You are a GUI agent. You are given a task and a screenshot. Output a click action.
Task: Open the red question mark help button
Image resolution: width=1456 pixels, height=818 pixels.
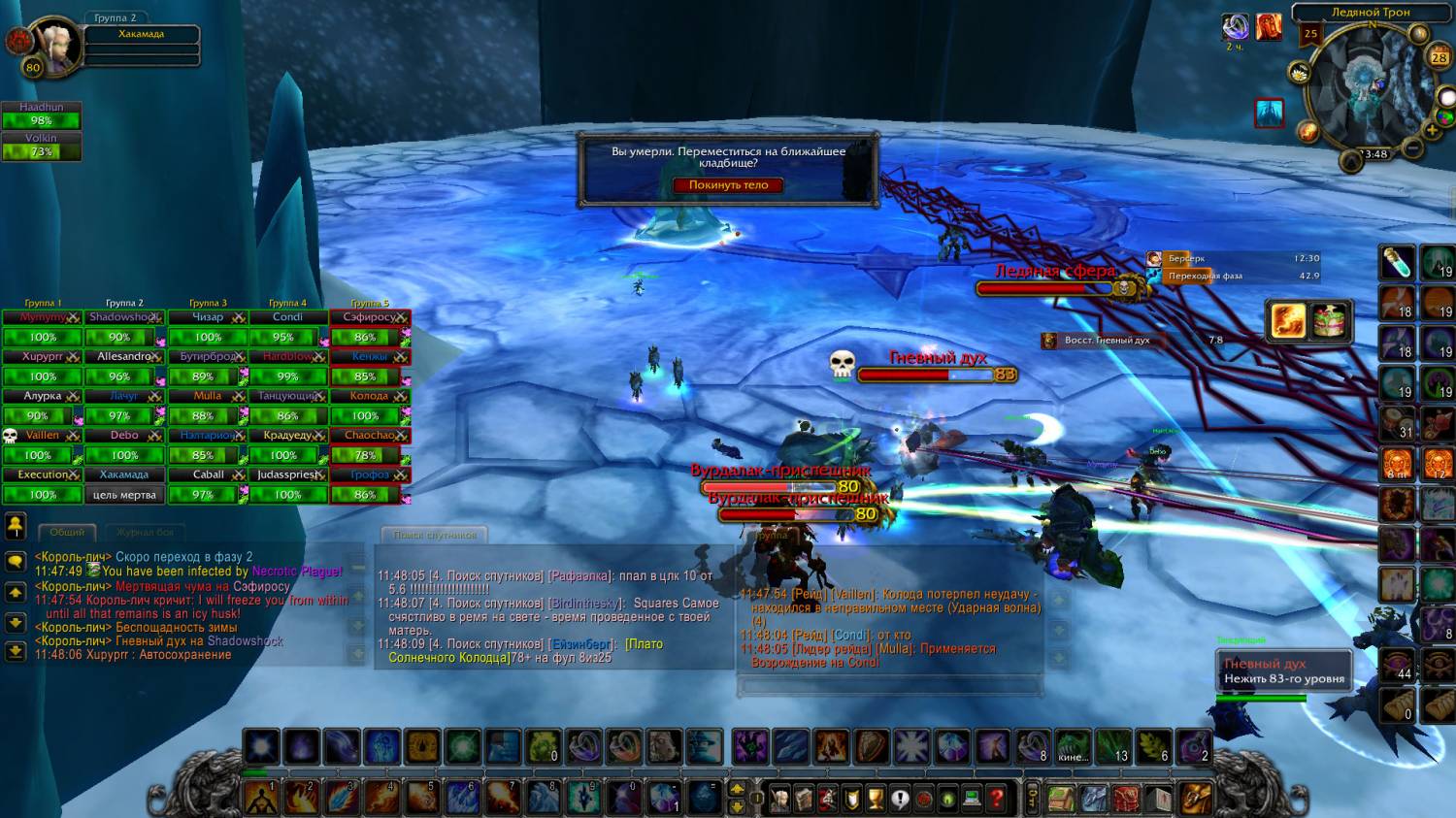click(x=996, y=799)
